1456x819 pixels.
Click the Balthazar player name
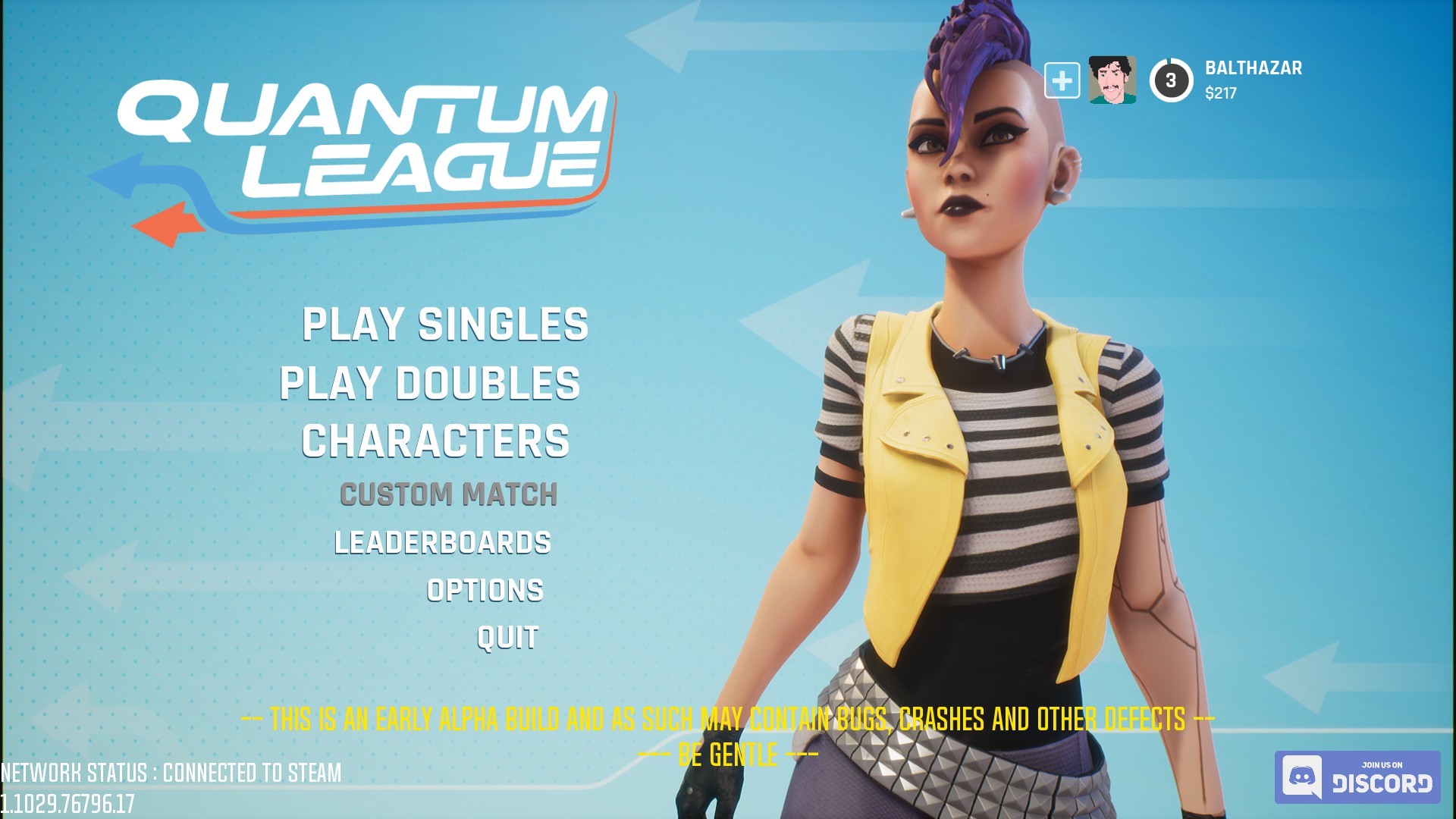[1253, 71]
